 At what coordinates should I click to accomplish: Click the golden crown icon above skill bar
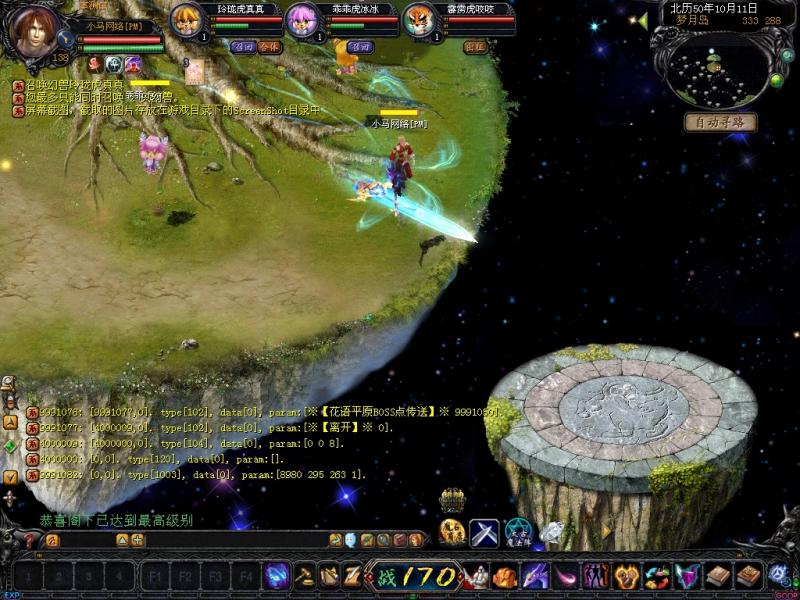point(453,499)
